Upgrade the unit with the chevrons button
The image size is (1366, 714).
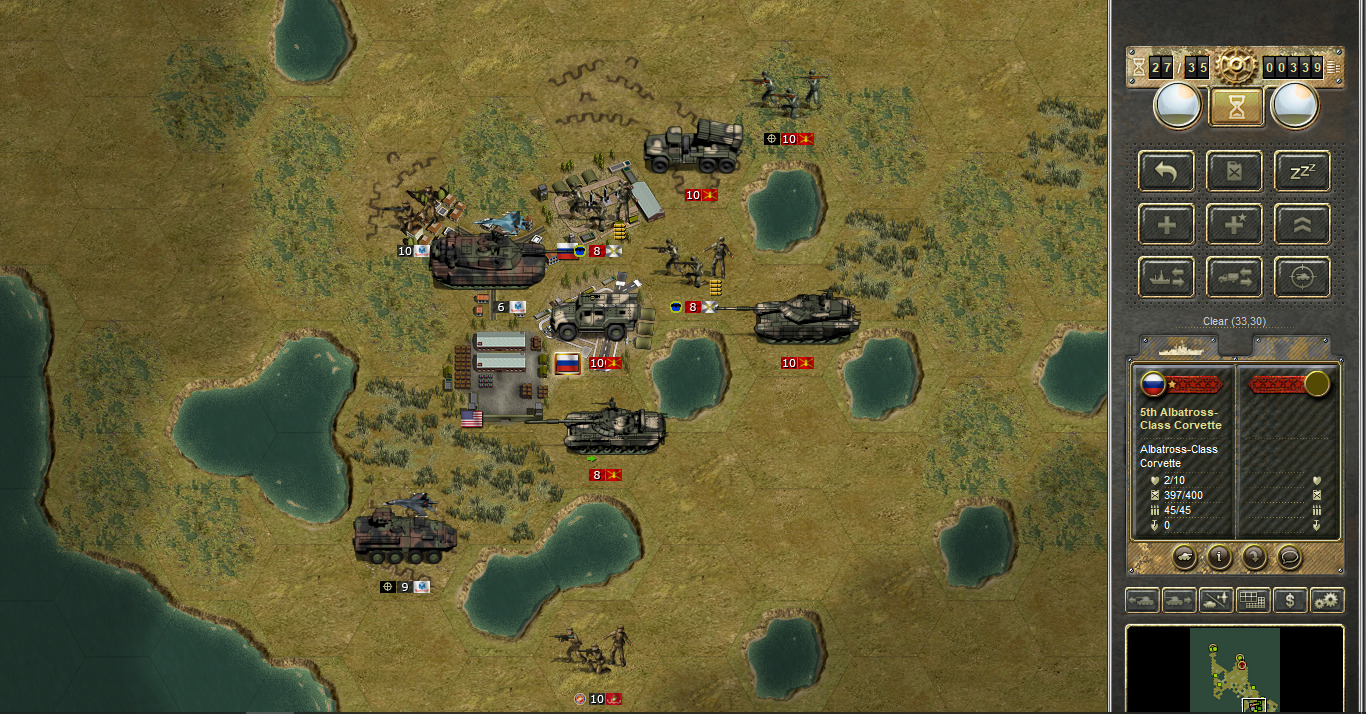click(1302, 224)
